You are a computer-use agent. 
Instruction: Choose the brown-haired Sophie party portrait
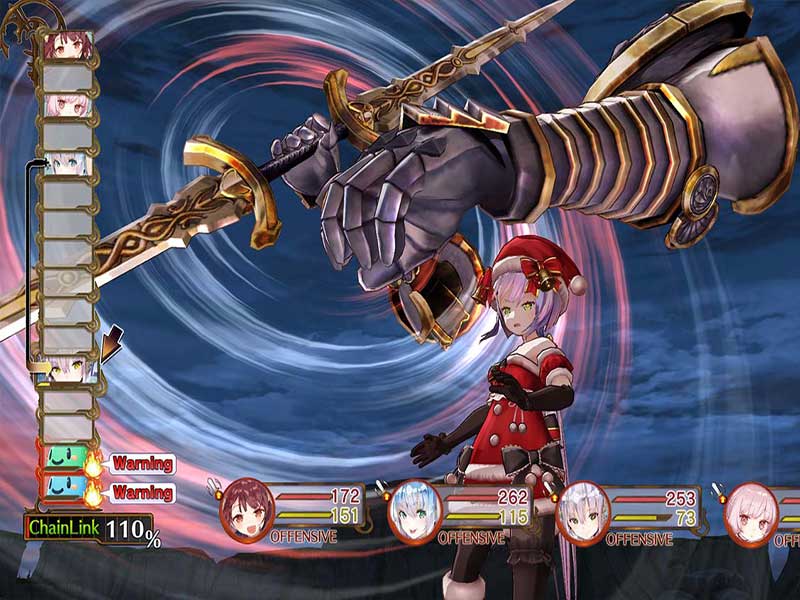click(245, 513)
